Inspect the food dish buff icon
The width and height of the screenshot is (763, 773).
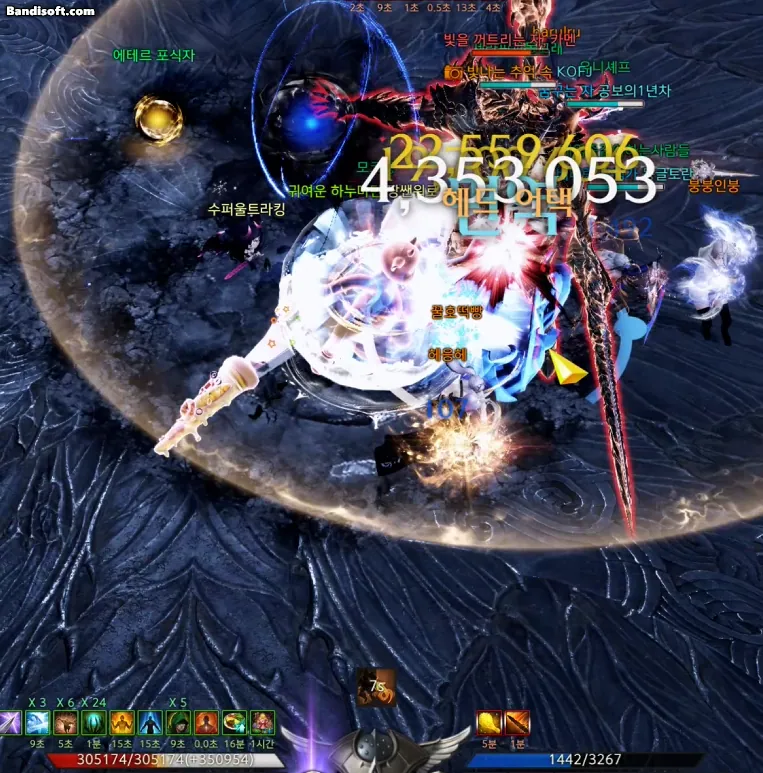tap(234, 722)
